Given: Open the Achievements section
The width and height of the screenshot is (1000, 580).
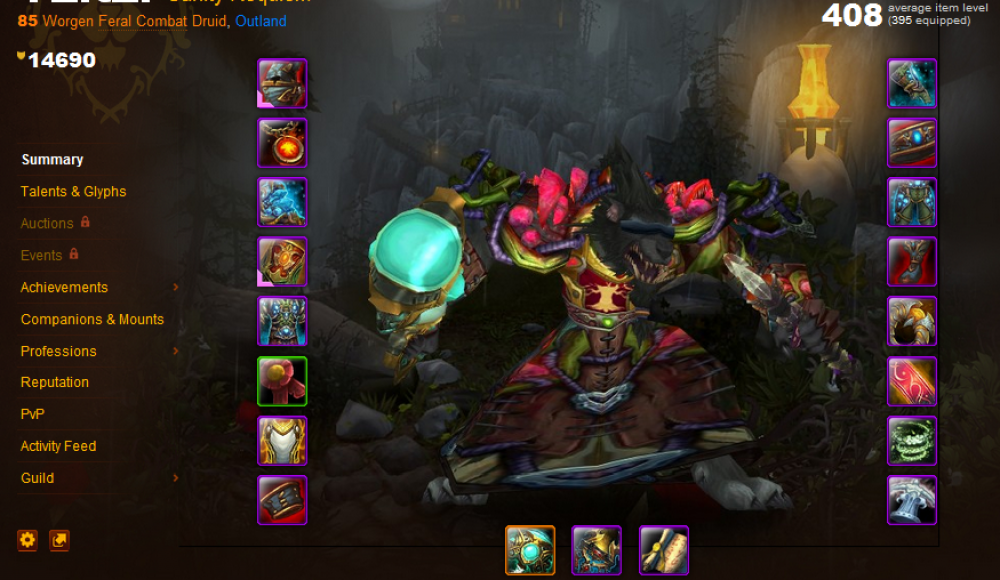Looking at the screenshot, I should [x=64, y=287].
